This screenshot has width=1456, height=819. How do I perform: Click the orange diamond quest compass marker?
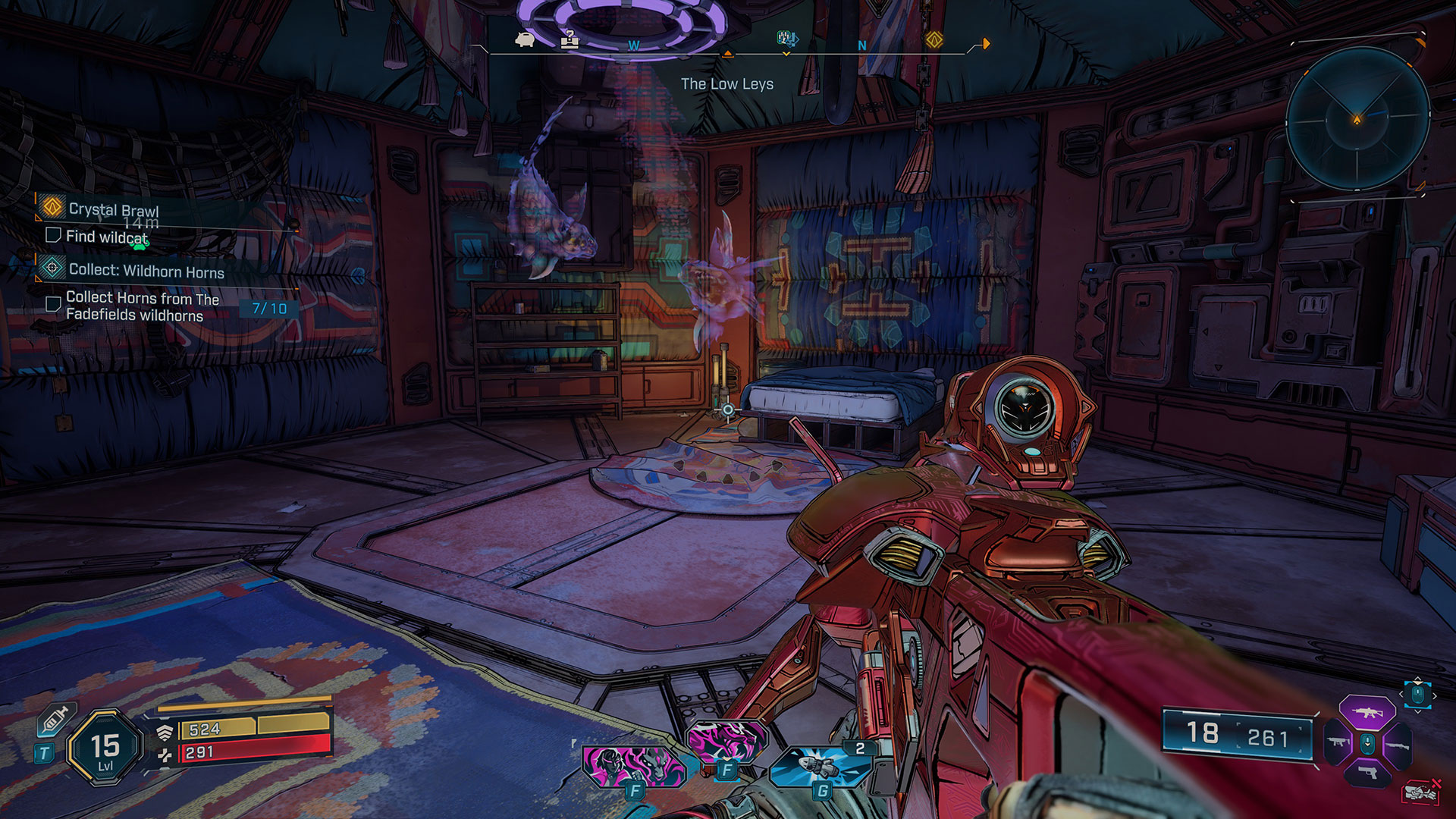[x=934, y=40]
